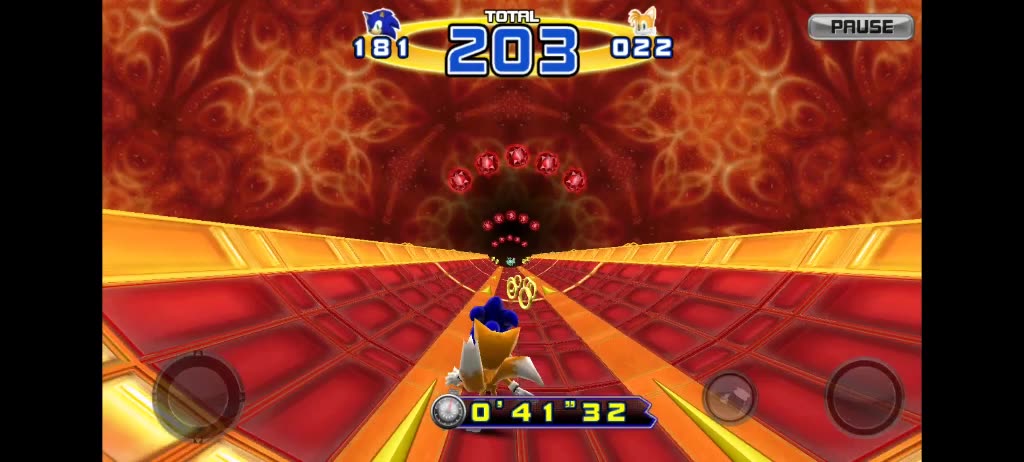The width and height of the screenshot is (1024, 462).
Task: Tap the virtual joystick pad
Action: click(x=197, y=396)
